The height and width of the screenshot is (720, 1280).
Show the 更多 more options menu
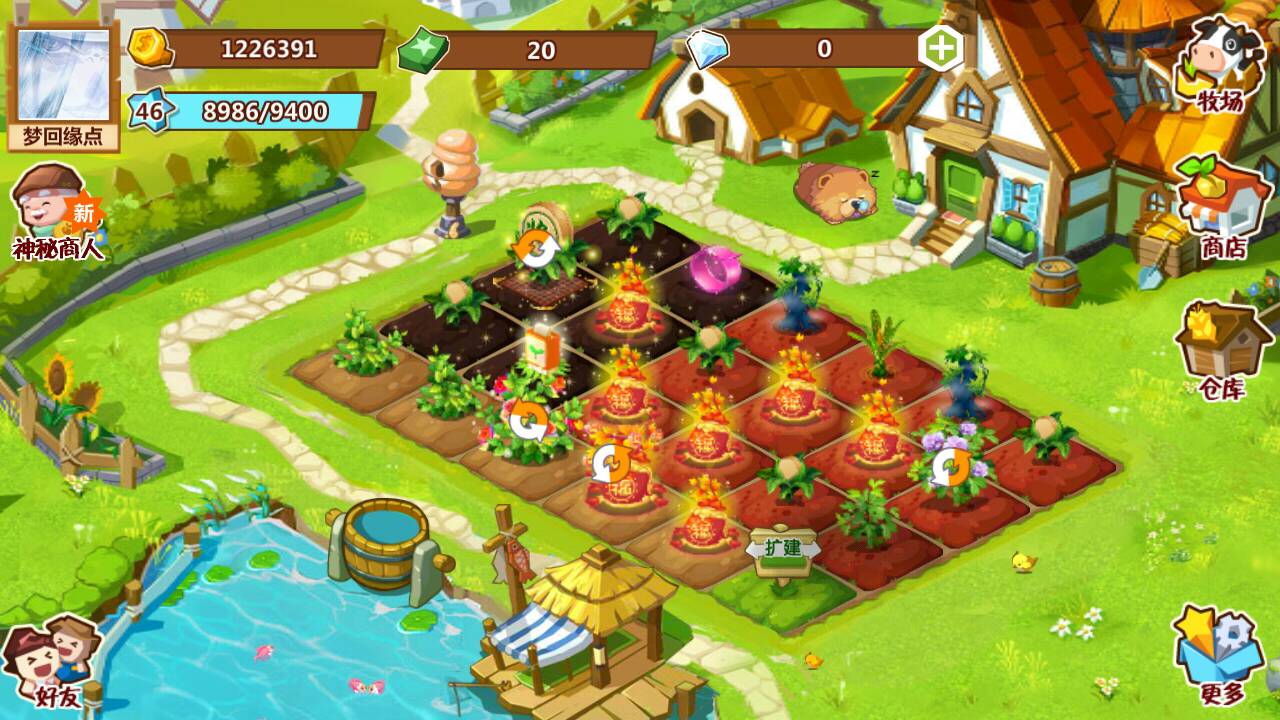[1219, 655]
